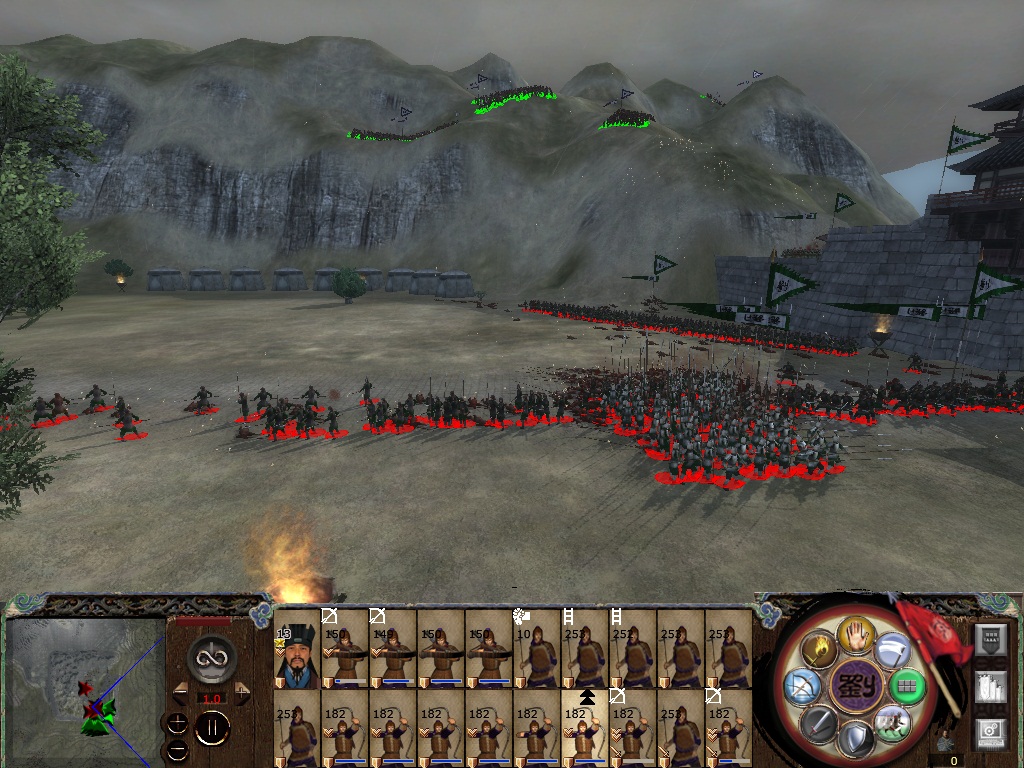Select the crossbow unit with 149 men
This screenshot has width=1024, height=768.
393,650
